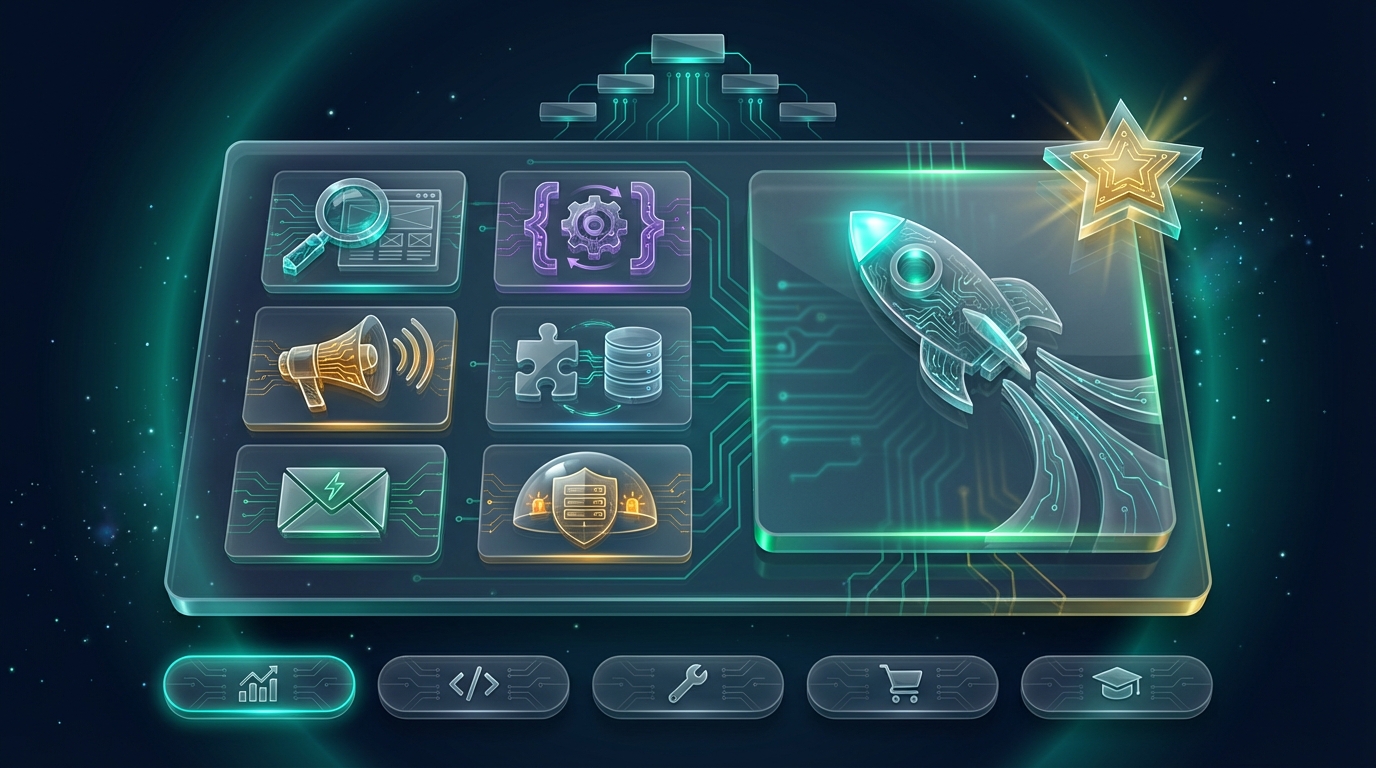Select the puzzle piece and database tile

[x=588, y=367]
